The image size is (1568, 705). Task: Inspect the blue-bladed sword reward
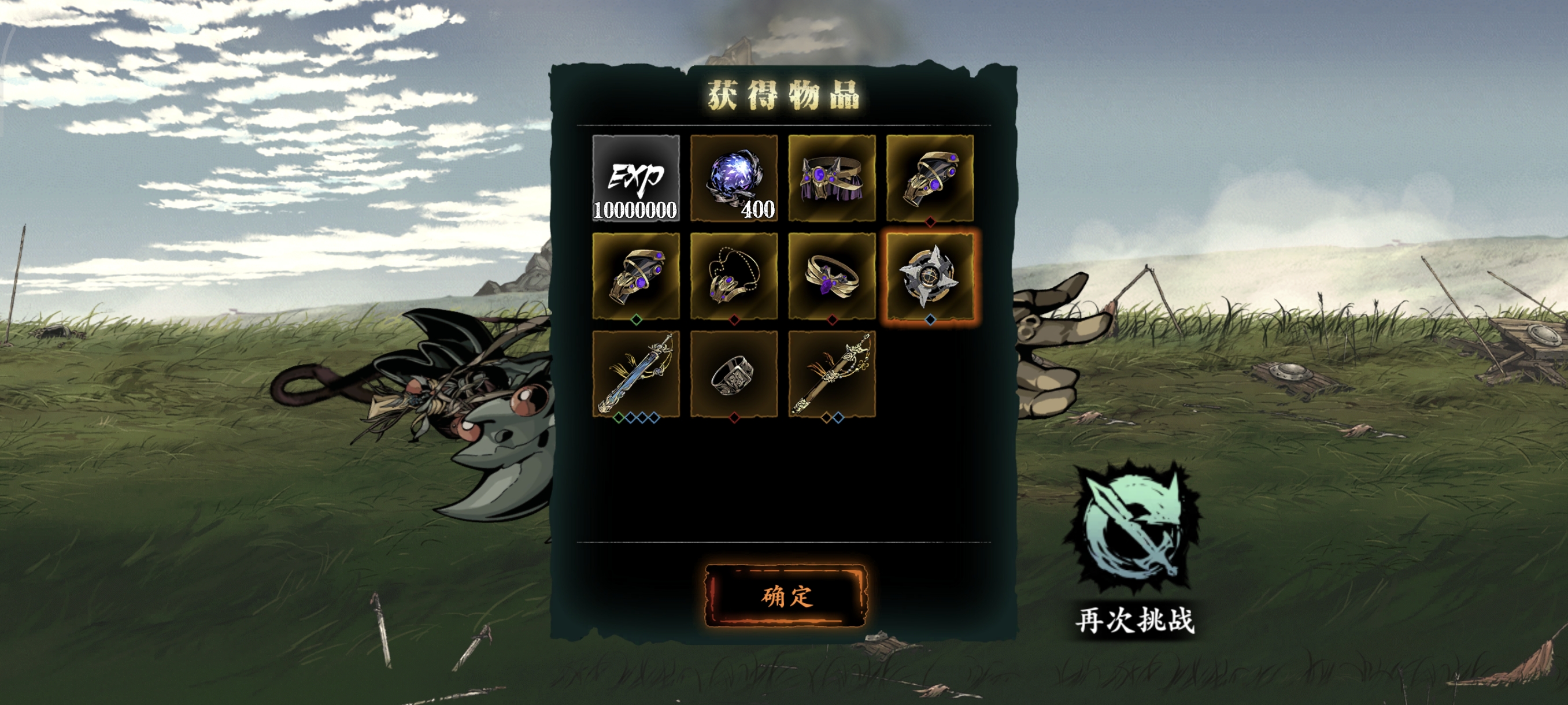pyautogui.click(x=635, y=373)
